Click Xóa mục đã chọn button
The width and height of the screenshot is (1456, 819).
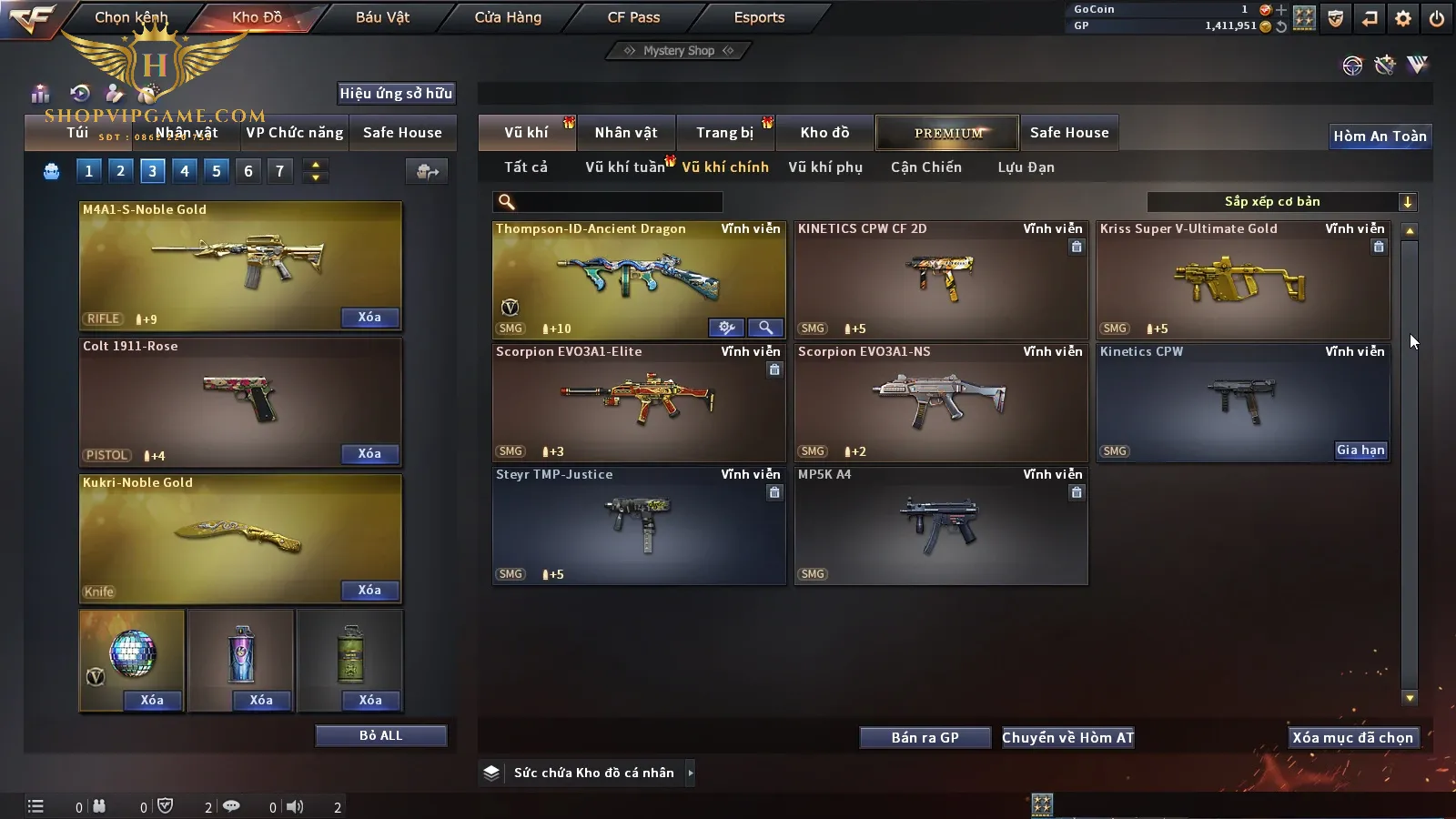[1353, 738]
